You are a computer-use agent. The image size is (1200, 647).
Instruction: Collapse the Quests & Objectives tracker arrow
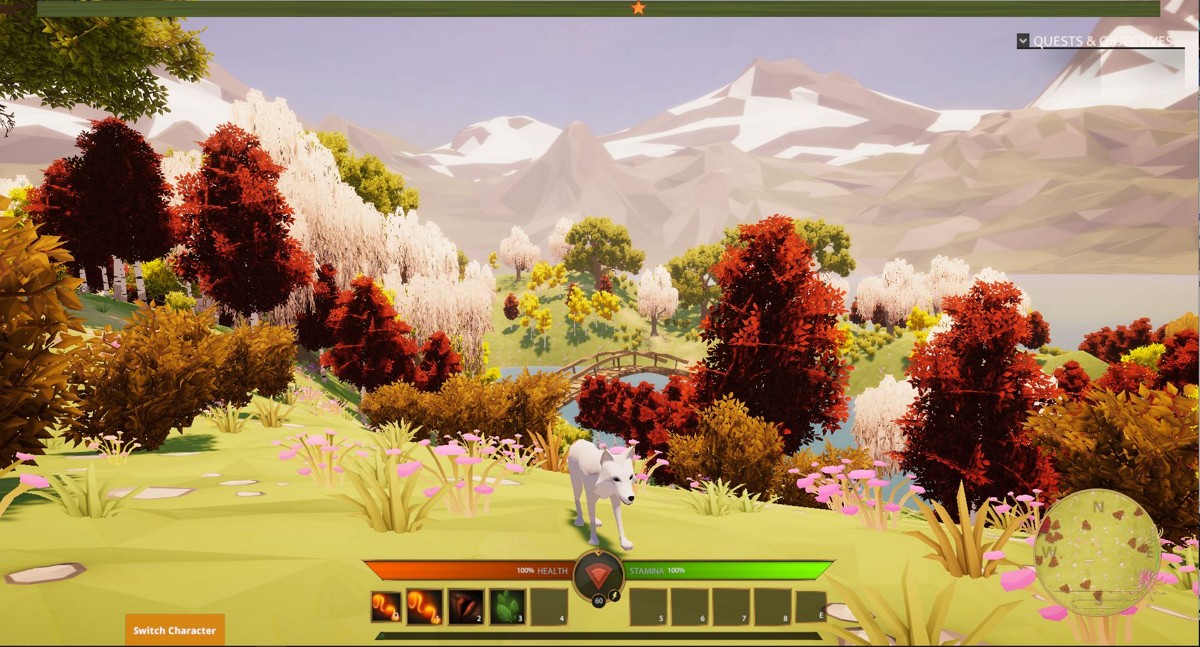pyautogui.click(x=1023, y=41)
